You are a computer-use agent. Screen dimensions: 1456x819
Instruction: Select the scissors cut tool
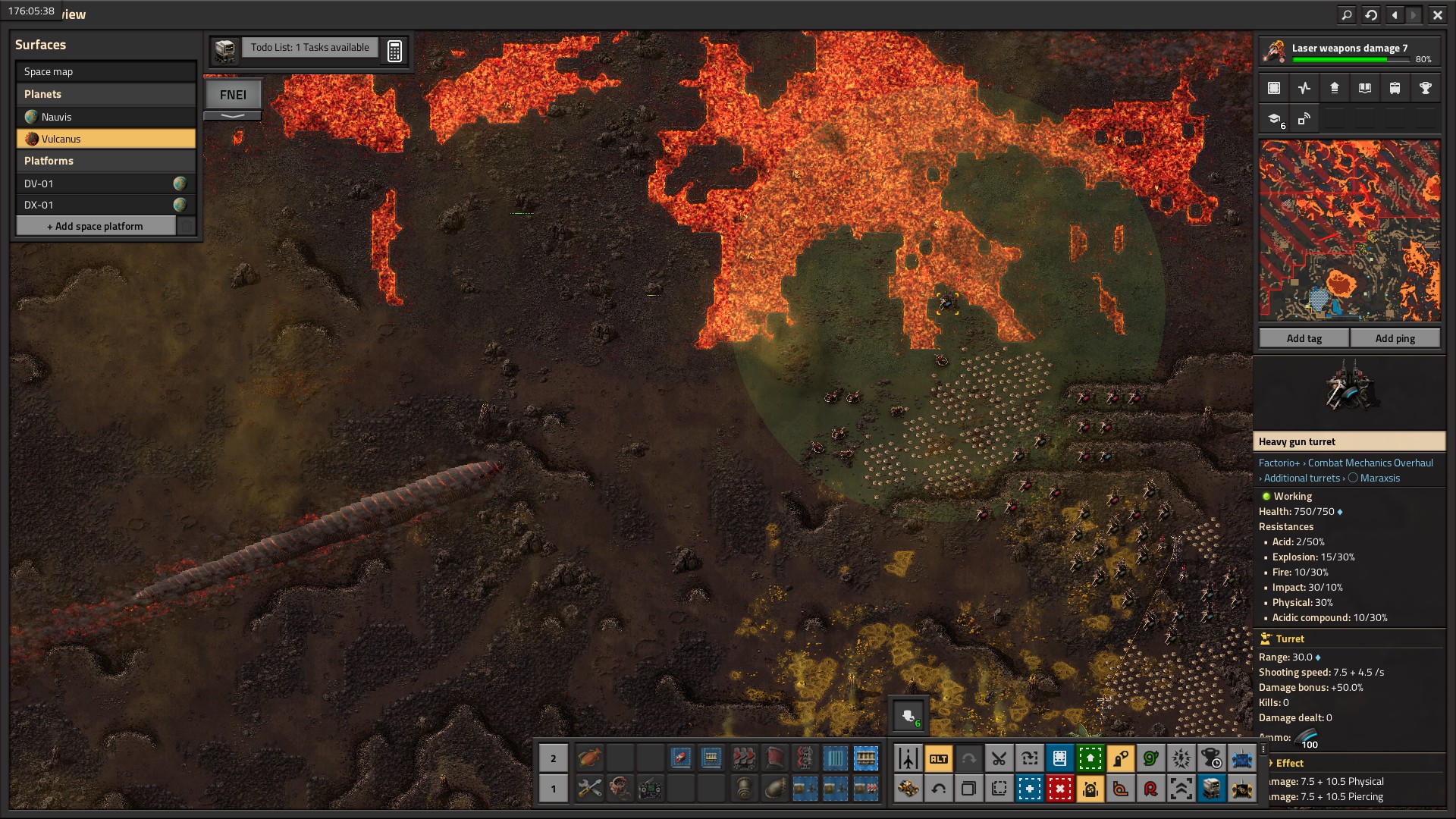999,758
